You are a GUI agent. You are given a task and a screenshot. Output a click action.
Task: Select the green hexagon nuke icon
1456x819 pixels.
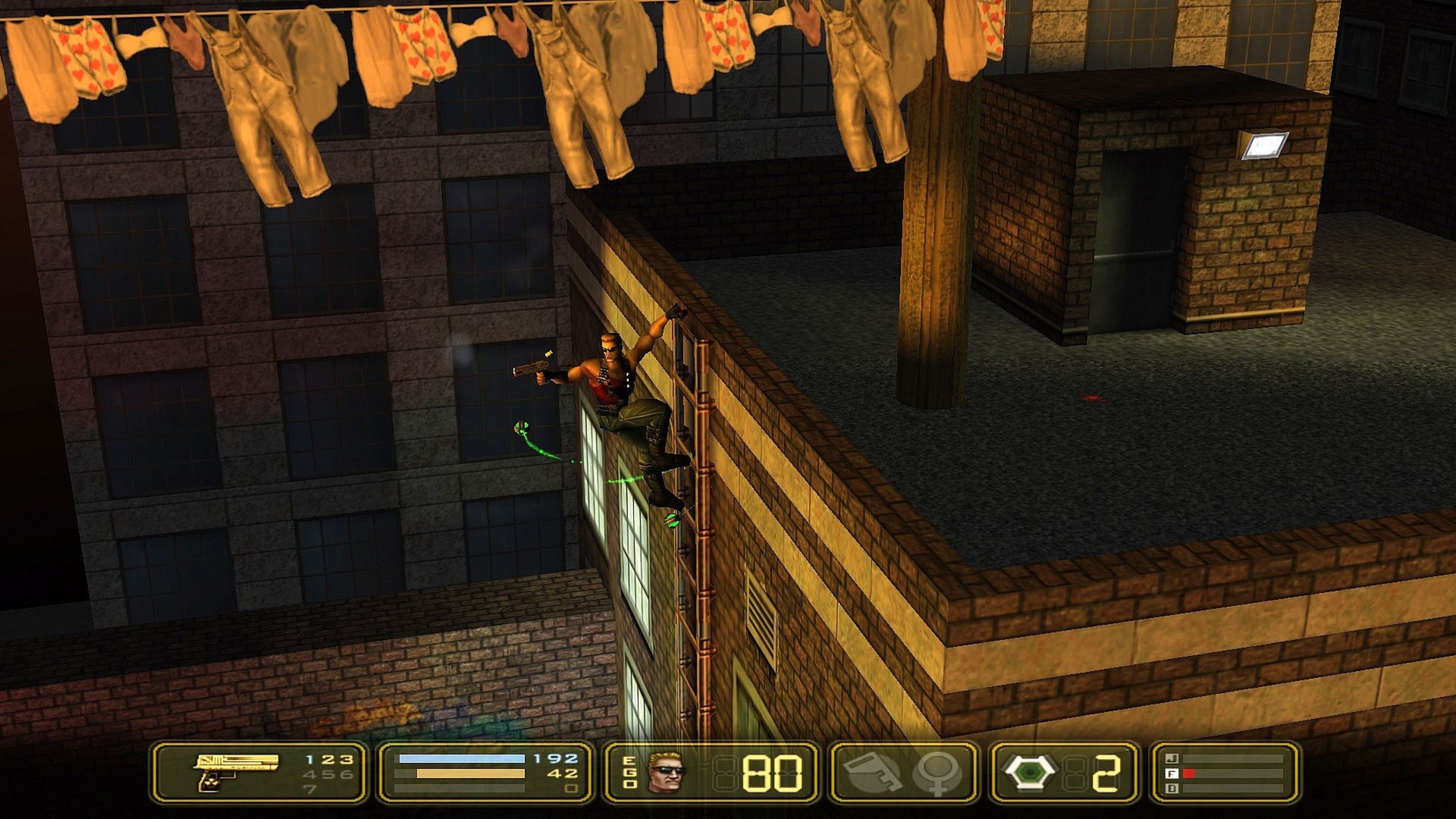click(x=1029, y=773)
